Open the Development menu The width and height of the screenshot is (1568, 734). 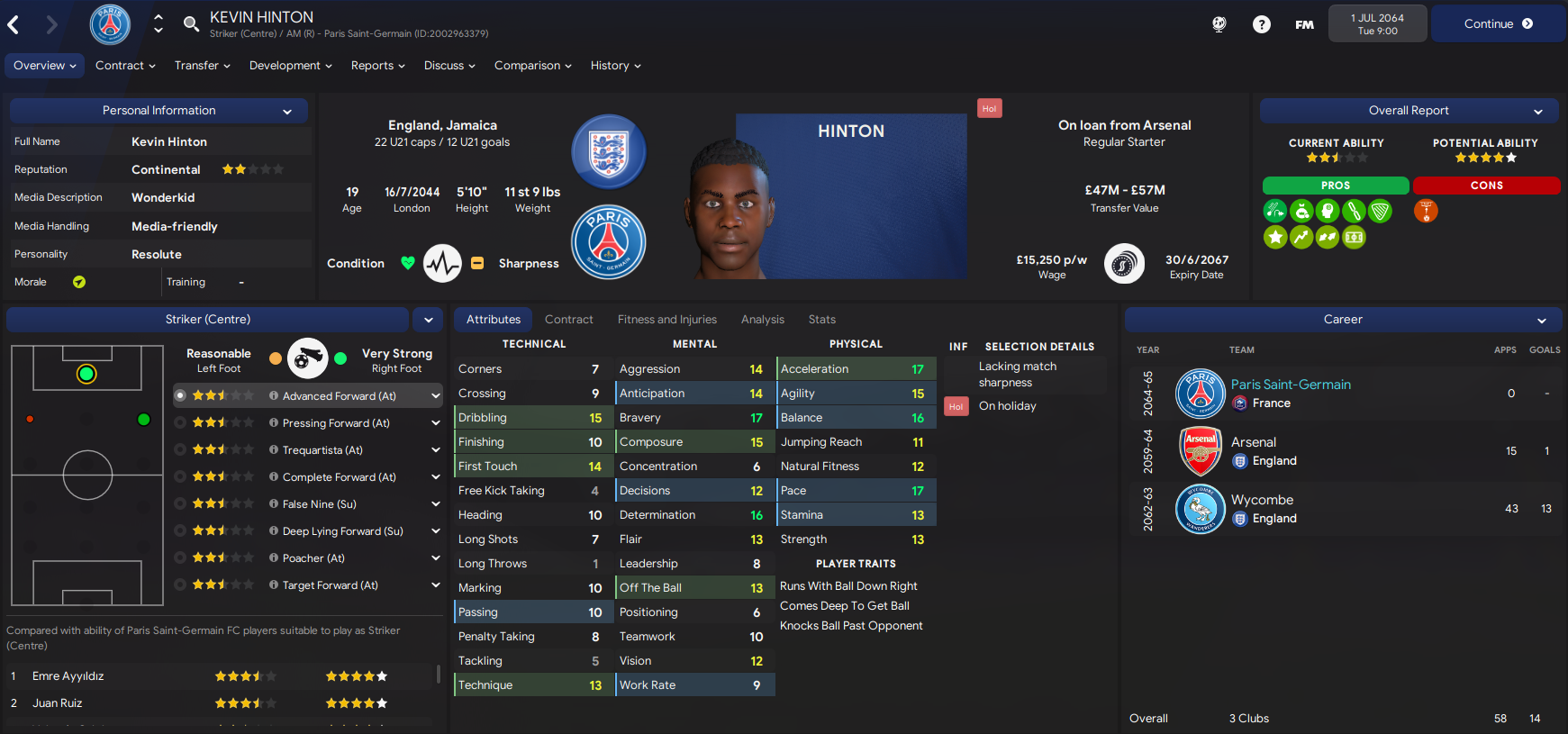pyautogui.click(x=290, y=66)
